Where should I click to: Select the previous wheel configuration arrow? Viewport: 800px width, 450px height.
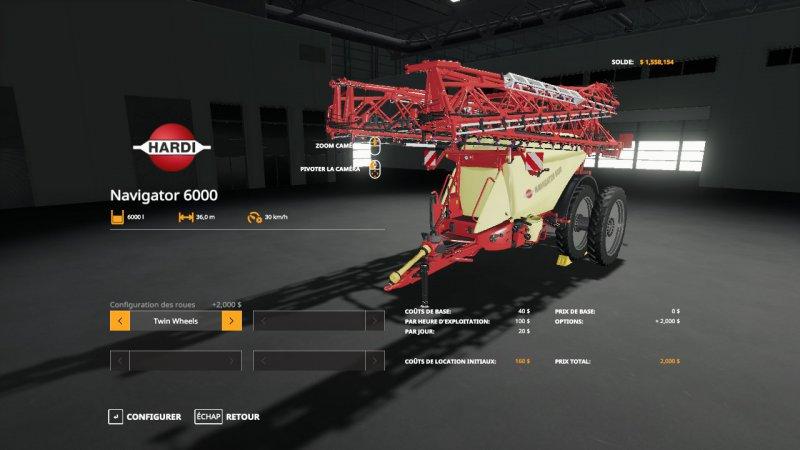119,321
